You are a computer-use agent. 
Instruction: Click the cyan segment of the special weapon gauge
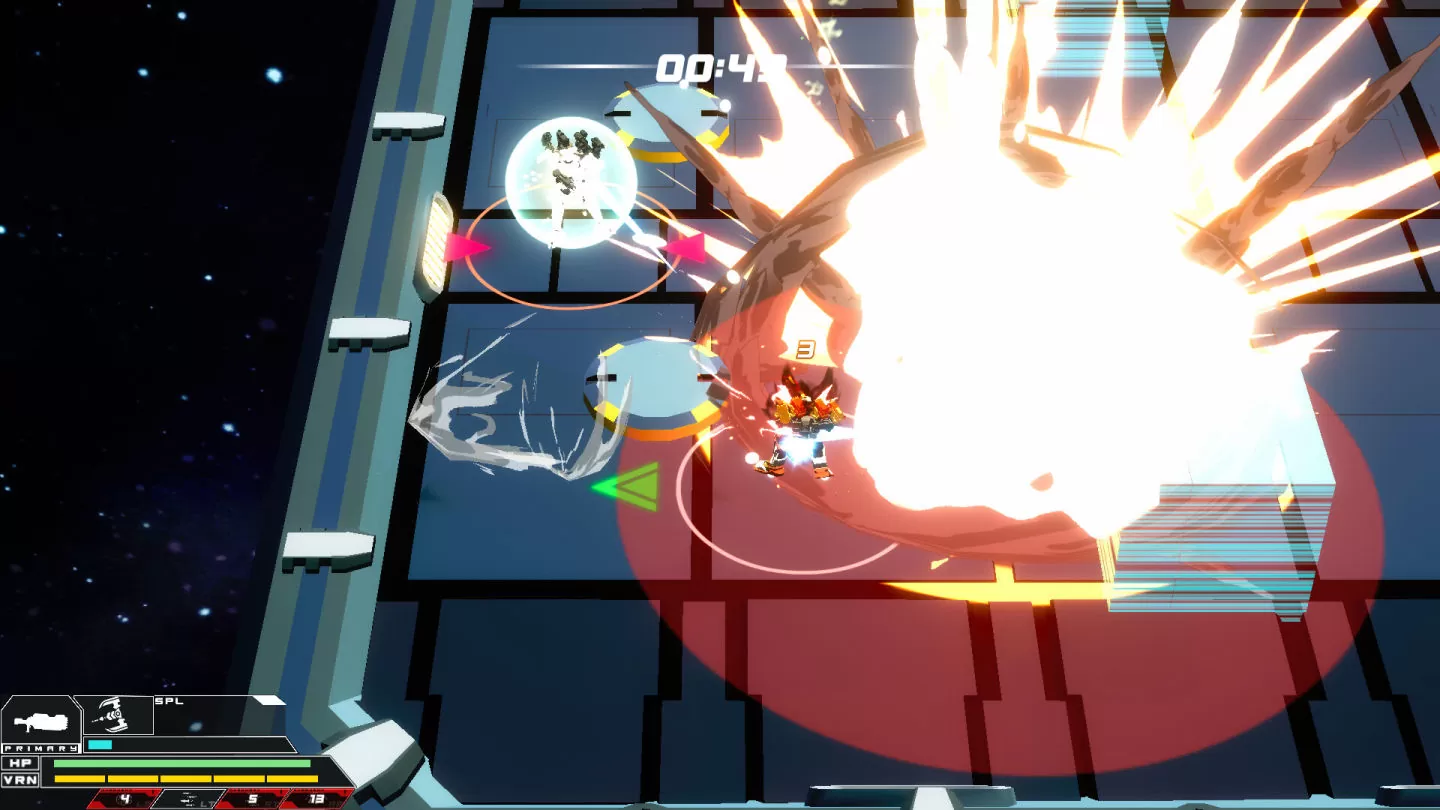click(x=100, y=744)
